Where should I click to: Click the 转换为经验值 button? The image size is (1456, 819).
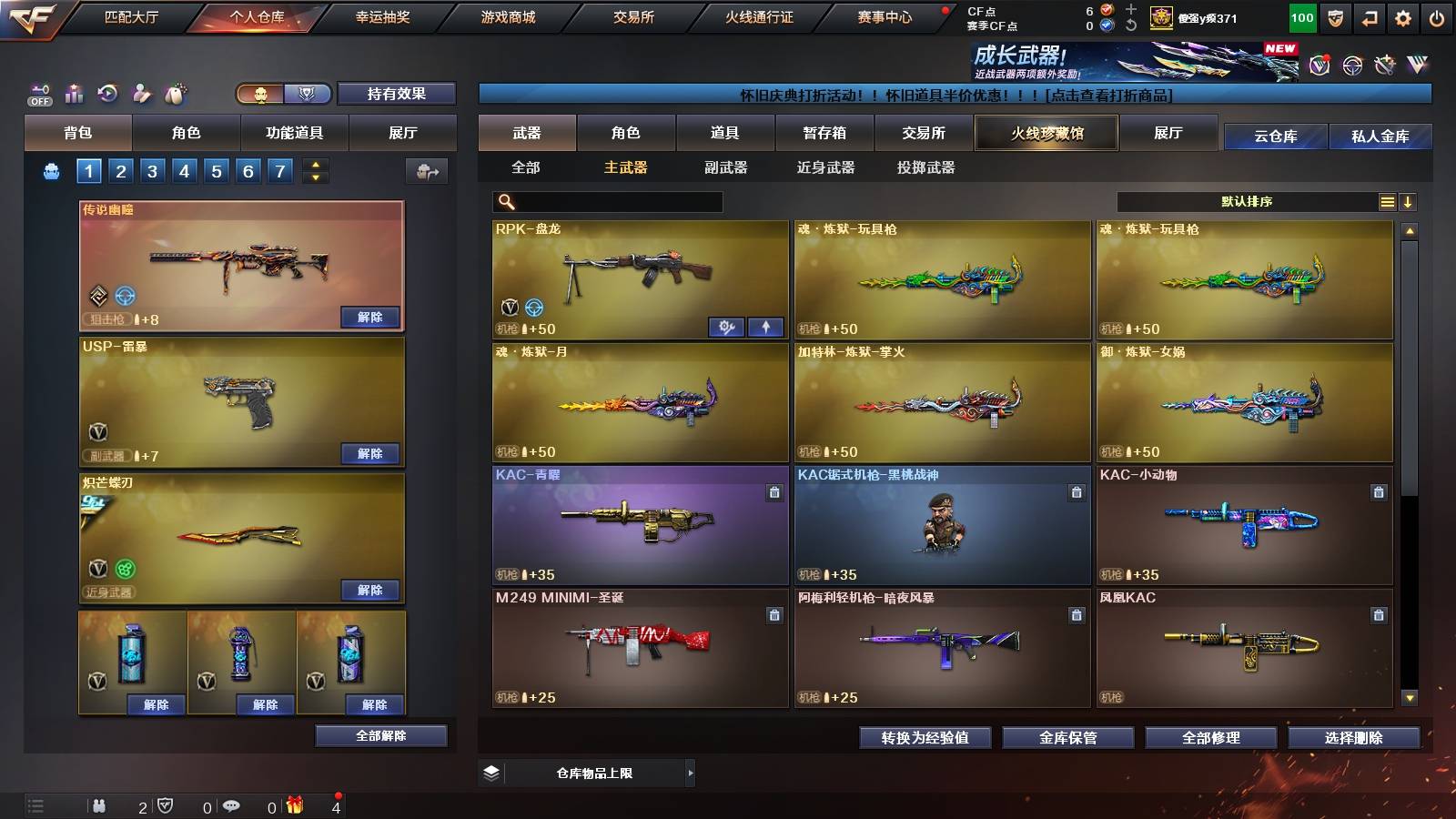click(x=925, y=738)
